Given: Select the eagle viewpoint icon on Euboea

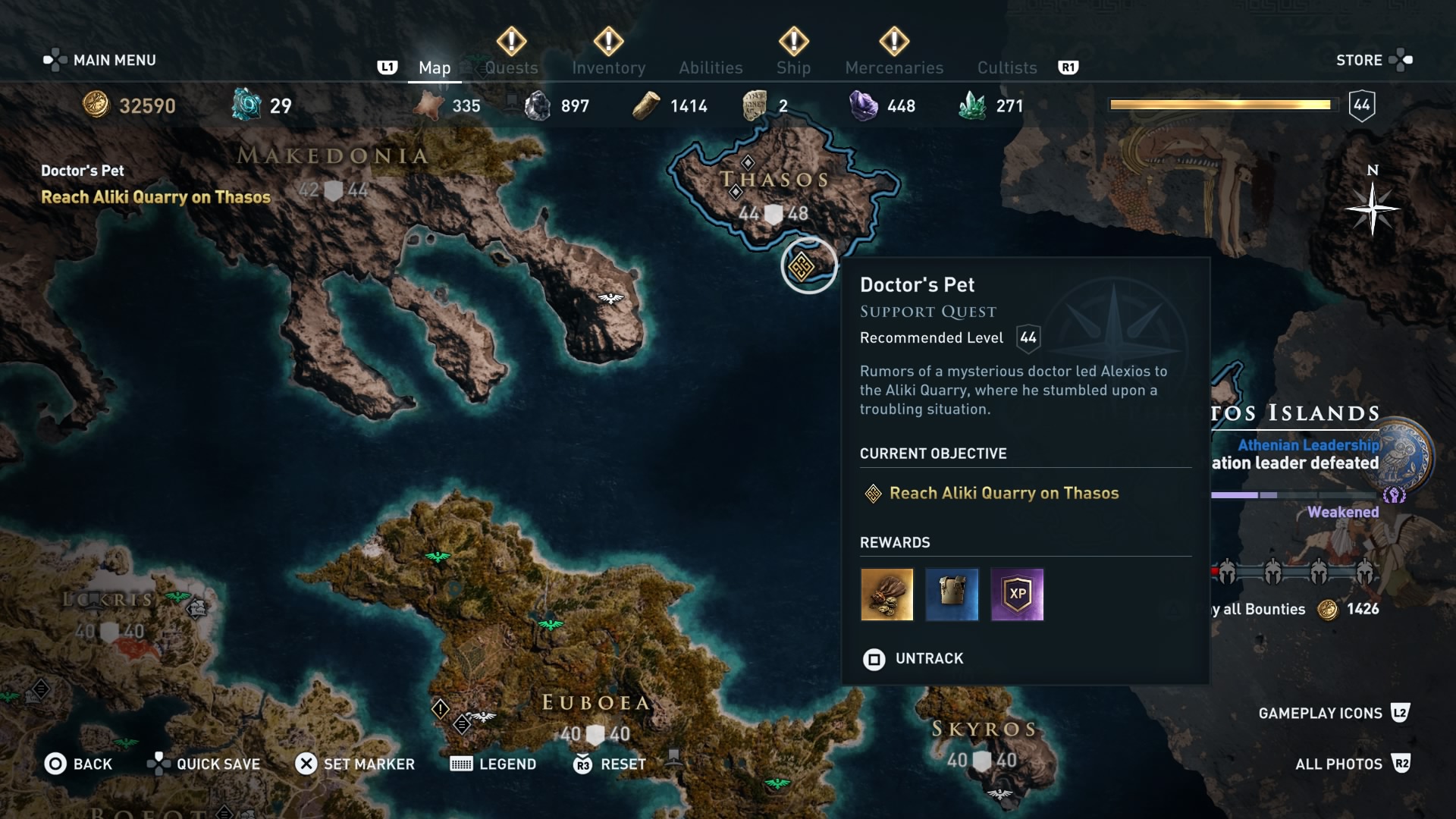Looking at the screenshot, I should [x=548, y=624].
